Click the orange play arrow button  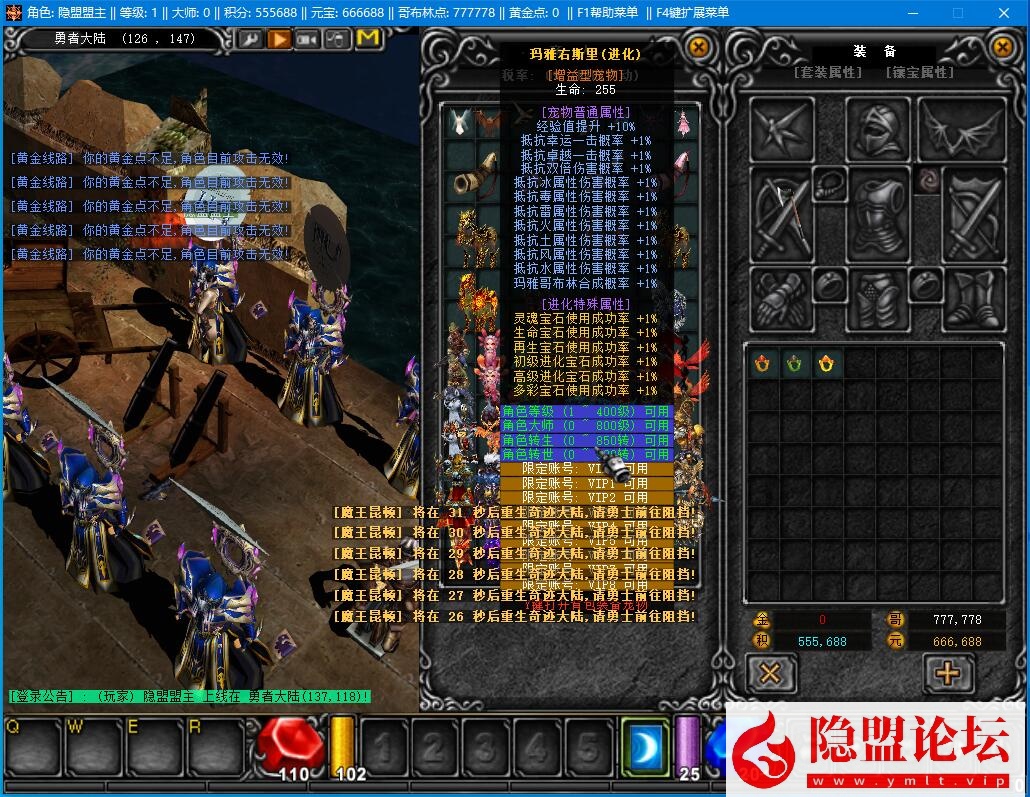[x=279, y=39]
